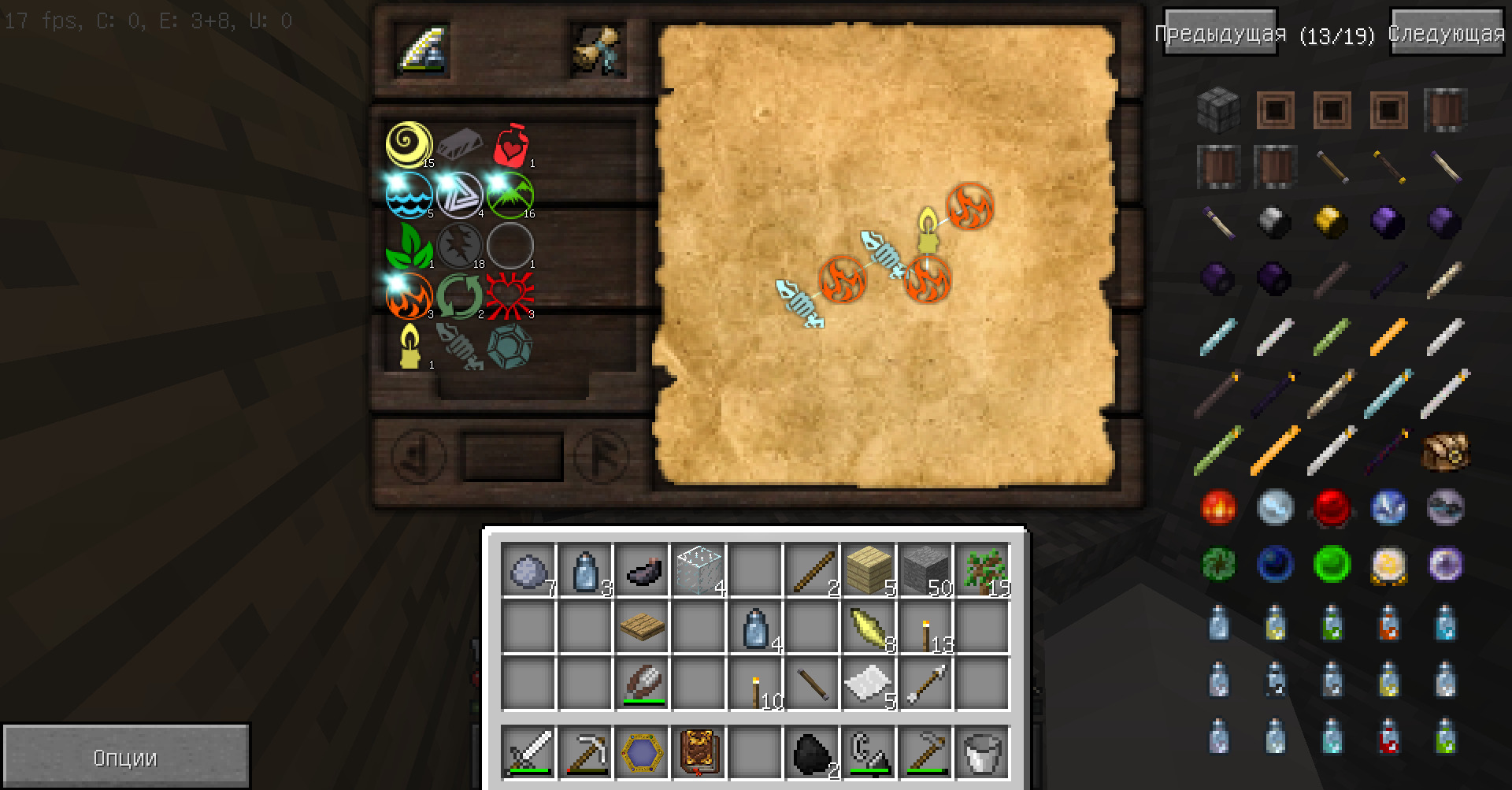Select the gold block in item list

pos(1332,222)
